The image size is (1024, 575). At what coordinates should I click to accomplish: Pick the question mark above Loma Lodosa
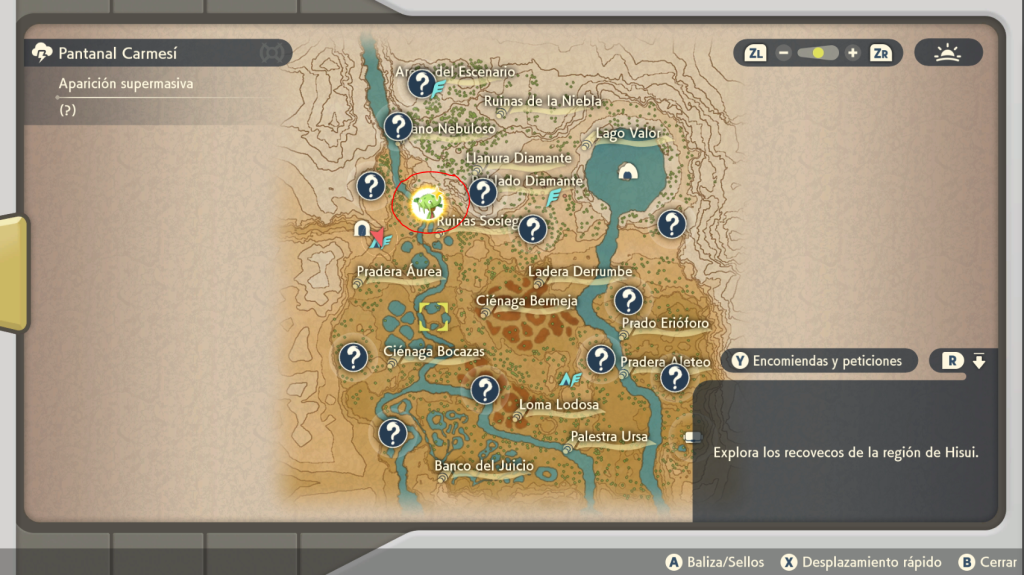tap(485, 389)
